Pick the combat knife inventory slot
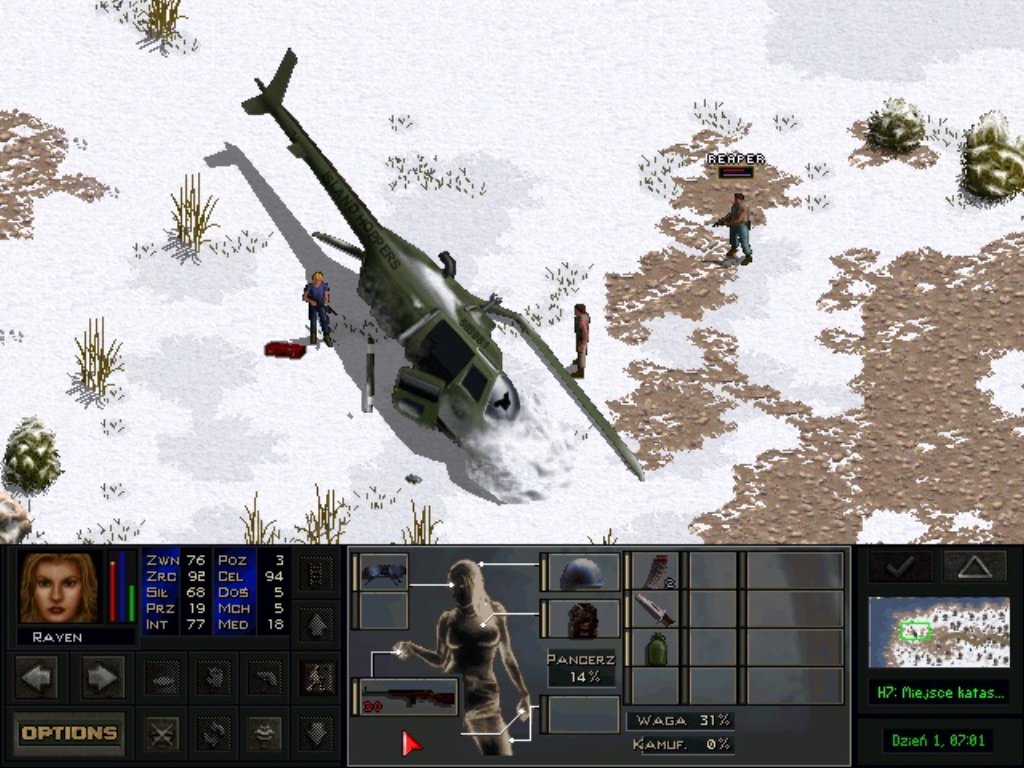The height and width of the screenshot is (768, 1024). point(656,609)
